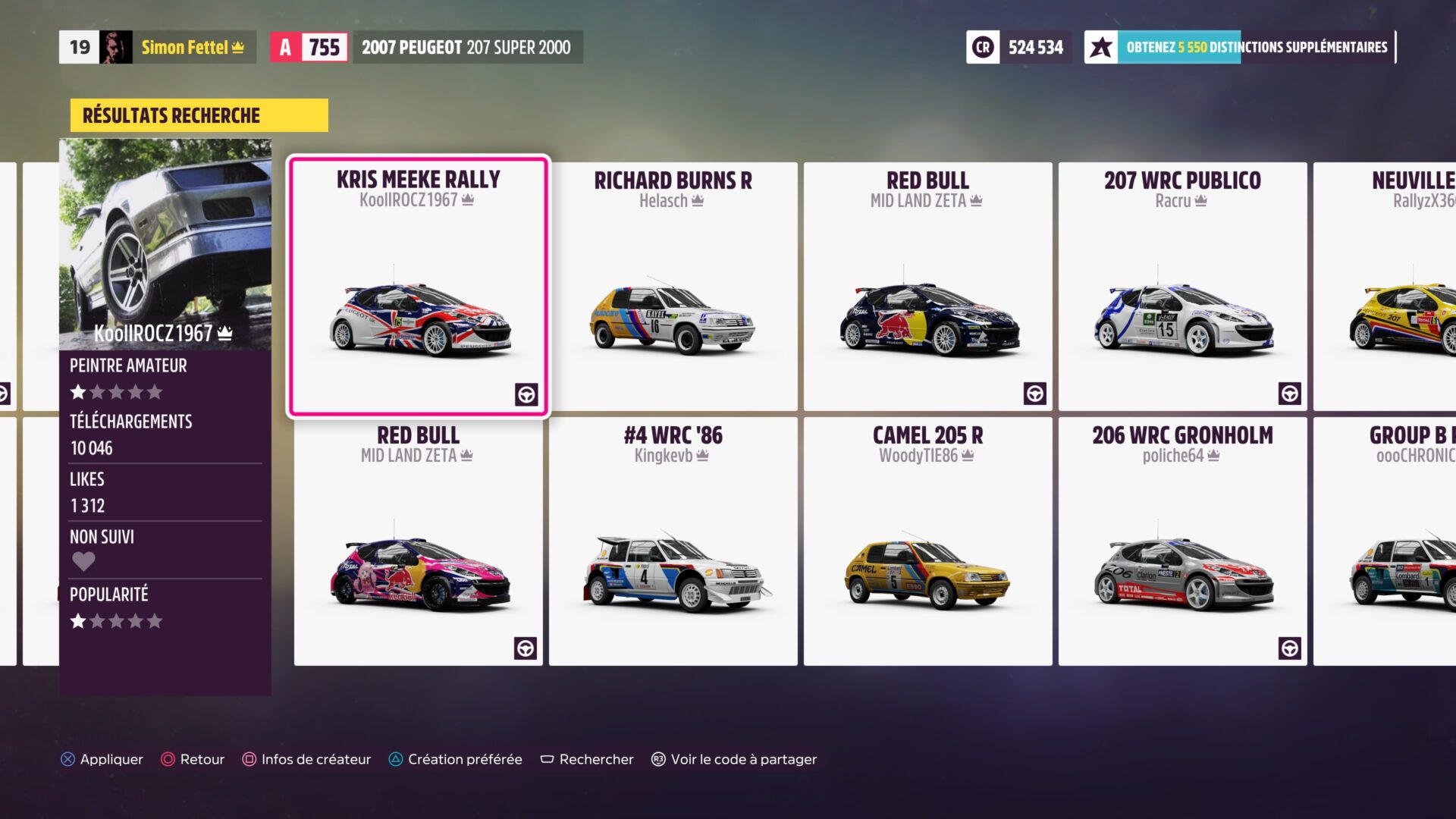Choose the Camel 205 R livery

point(927,541)
